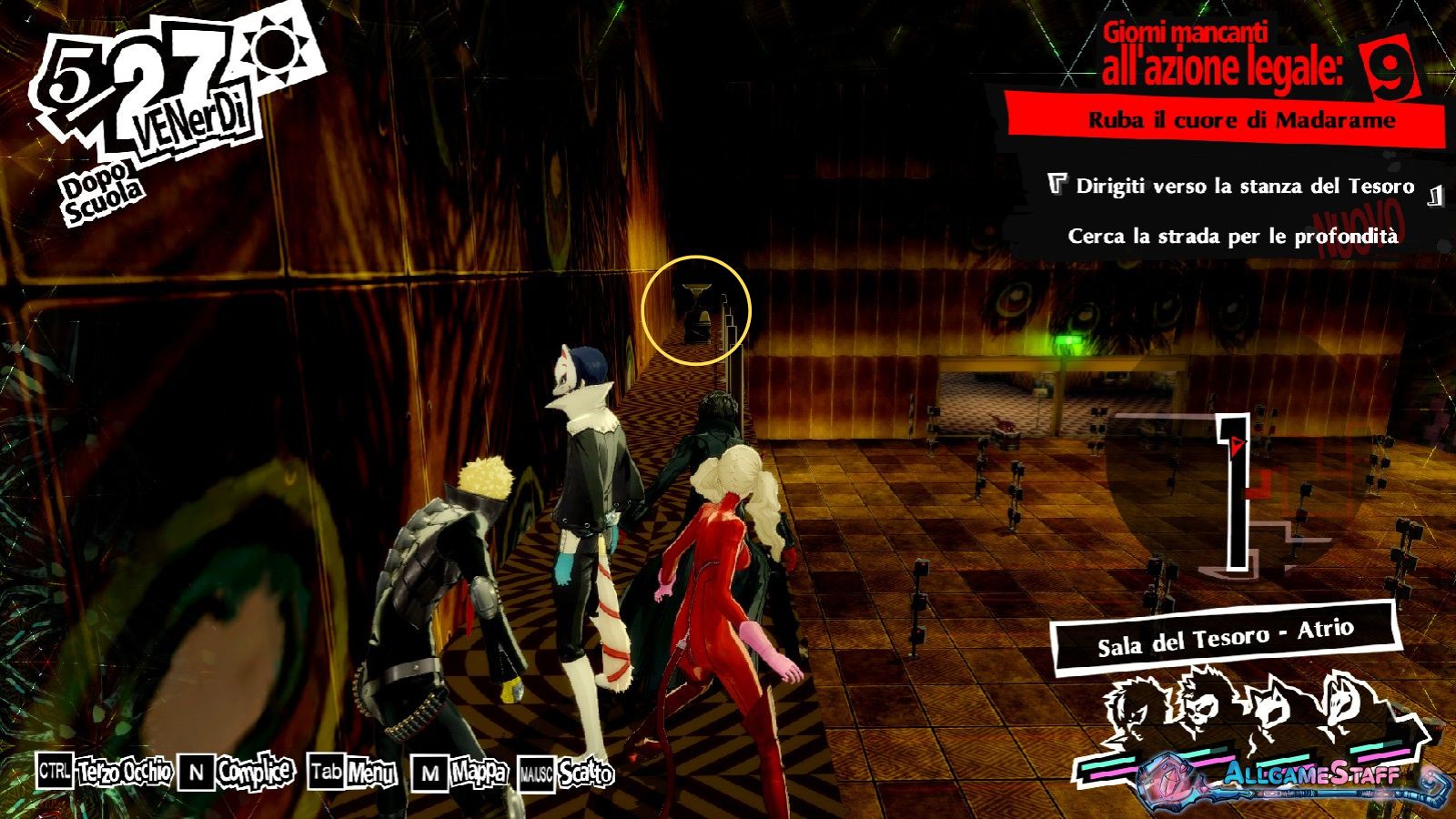This screenshot has height=819, width=1456.
Task: Select the 'Cerca la strada per le profondità' objective
Action: pyautogui.click(x=1232, y=237)
